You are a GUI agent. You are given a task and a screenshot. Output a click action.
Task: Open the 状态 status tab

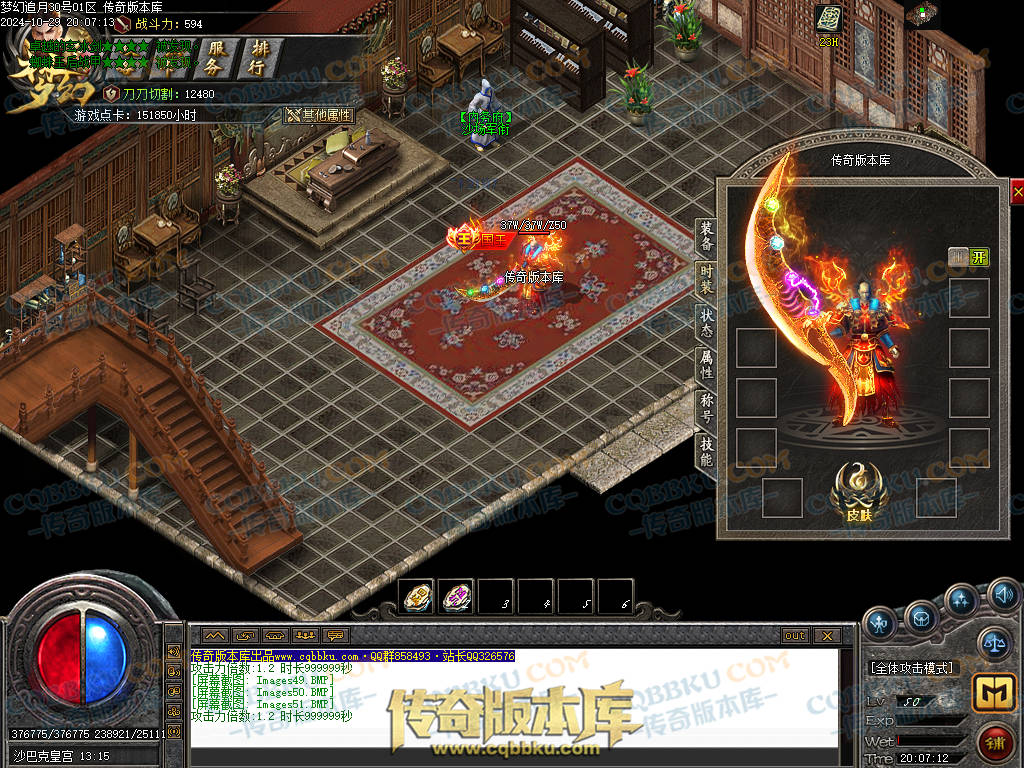(706, 322)
